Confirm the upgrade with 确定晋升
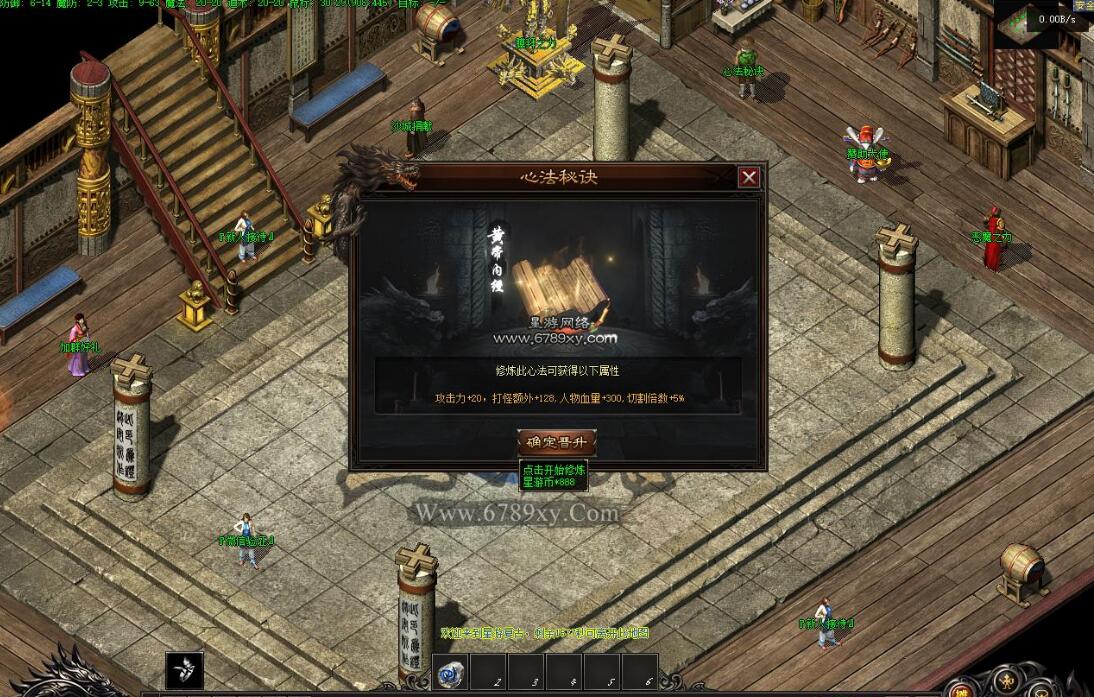This screenshot has height=697, width=1094. tap(557, 442)
